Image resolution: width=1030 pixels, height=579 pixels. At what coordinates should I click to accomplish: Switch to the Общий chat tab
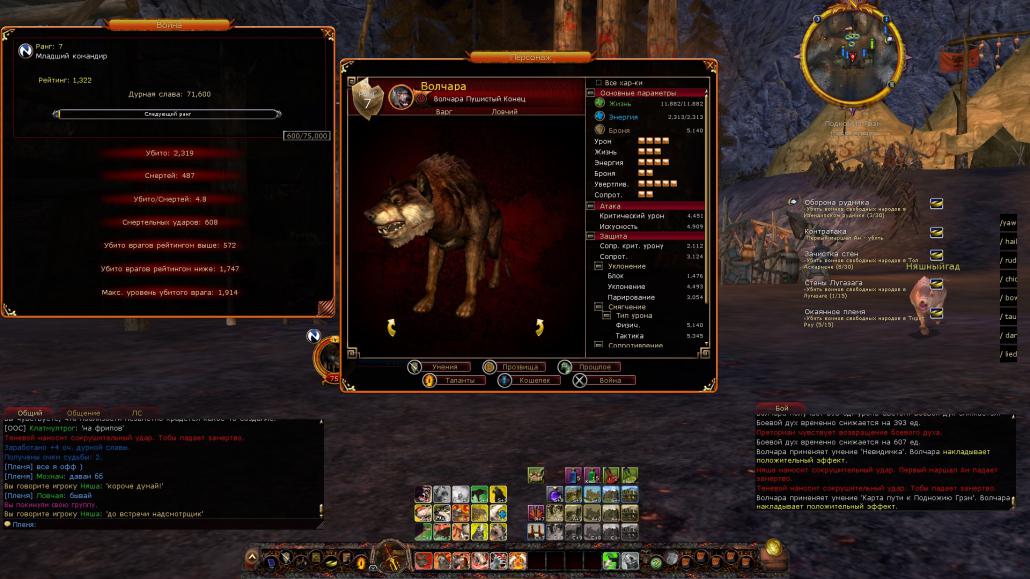click(x=31, y=412)
